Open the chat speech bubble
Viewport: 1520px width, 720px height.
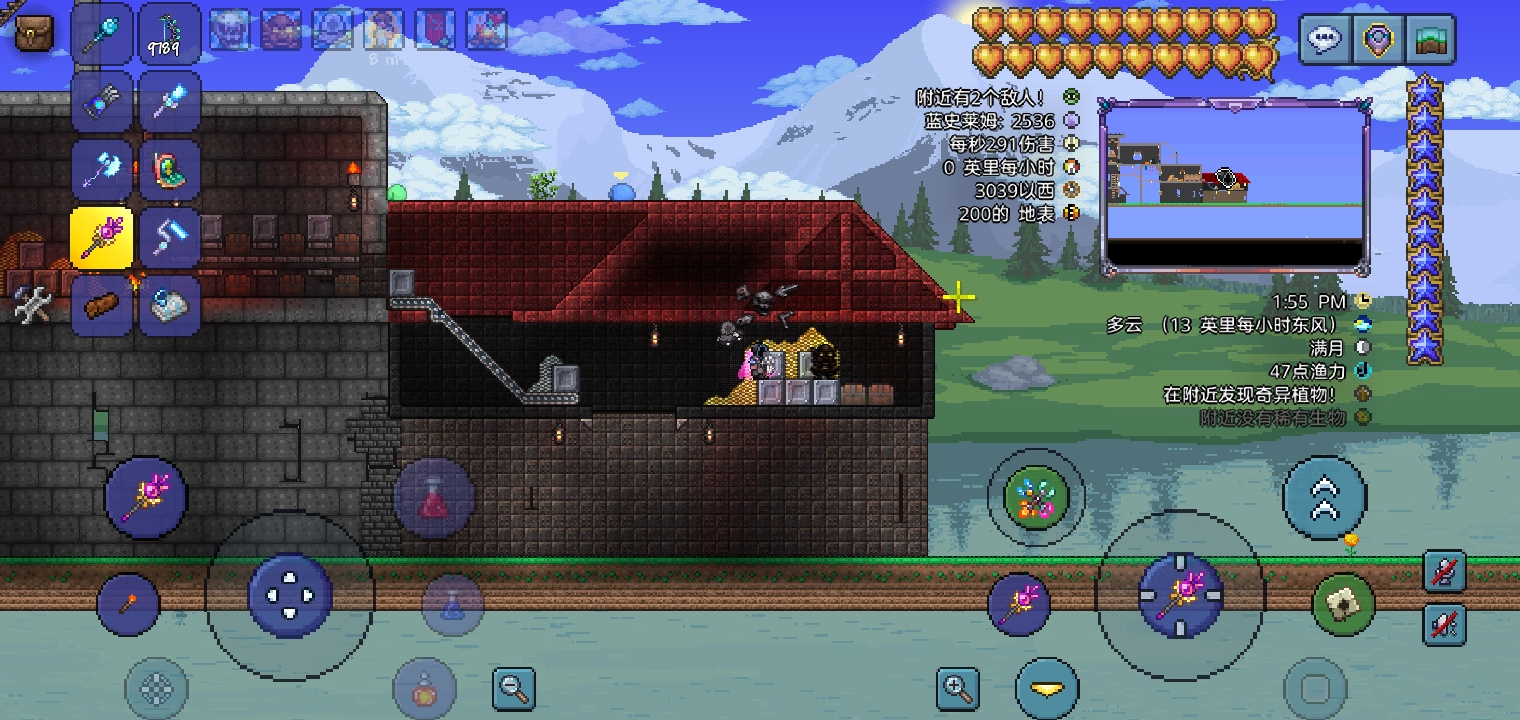[x=1325, y=40]
